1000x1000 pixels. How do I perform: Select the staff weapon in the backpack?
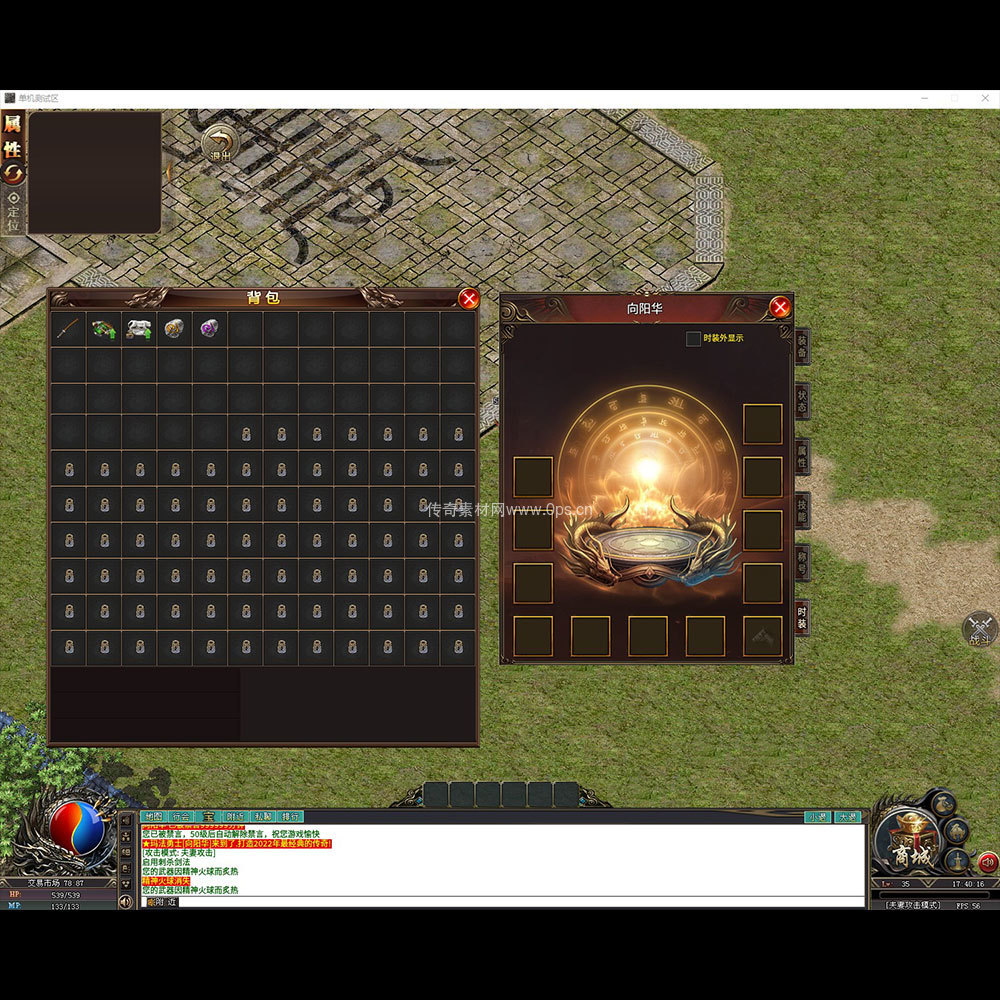[x=68, y=328]
